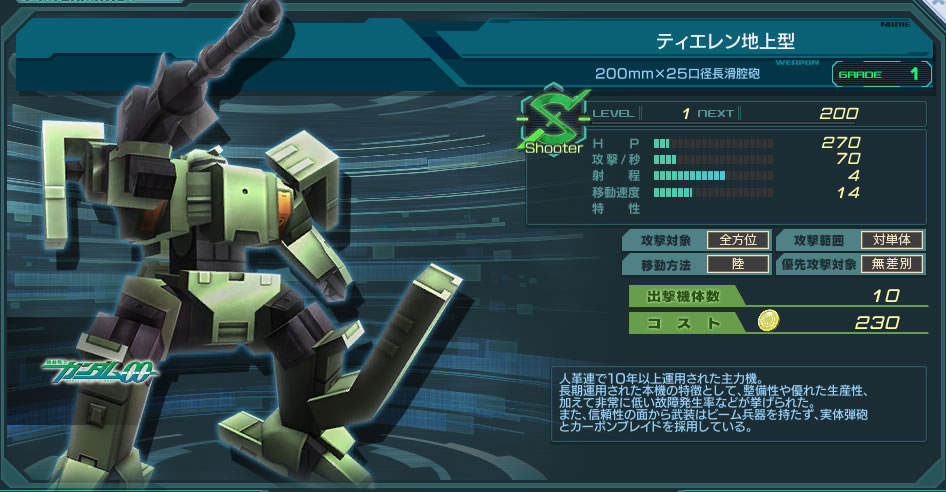Click the GRADE 1 badge
Viewport: 946px width, 492px height.
point(878,74)
